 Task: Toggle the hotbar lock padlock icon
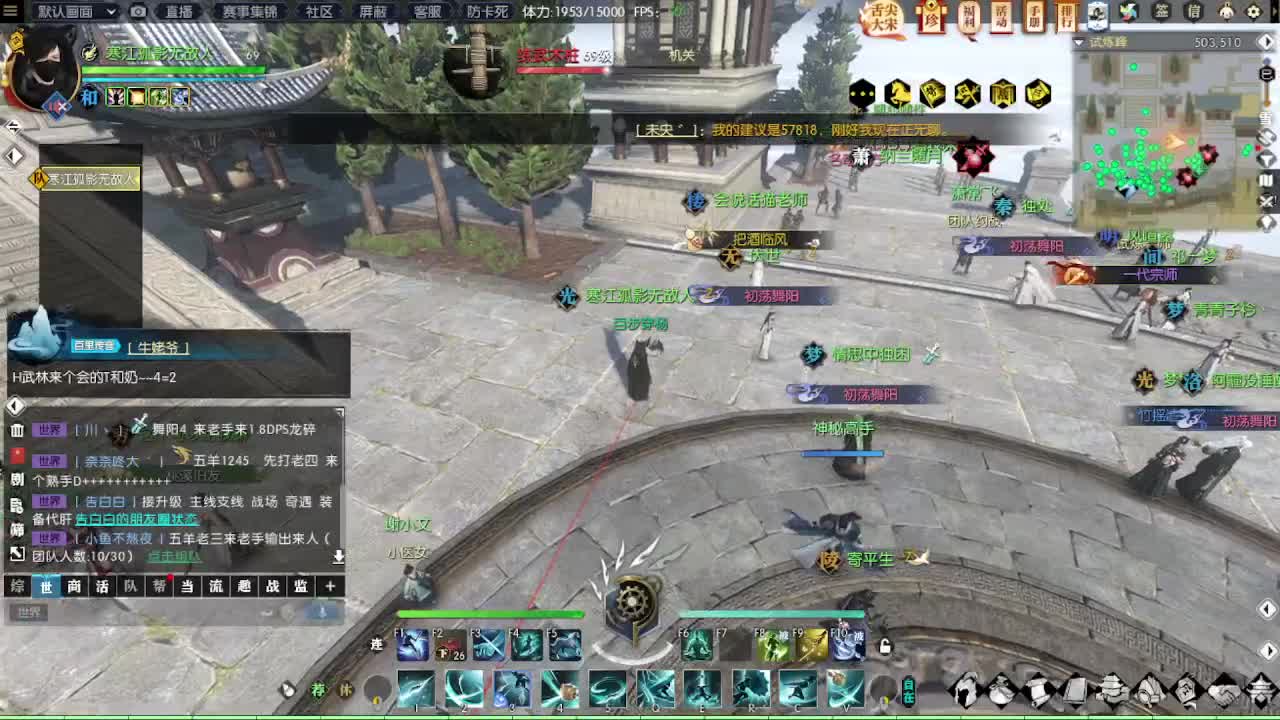pos(883,646)
